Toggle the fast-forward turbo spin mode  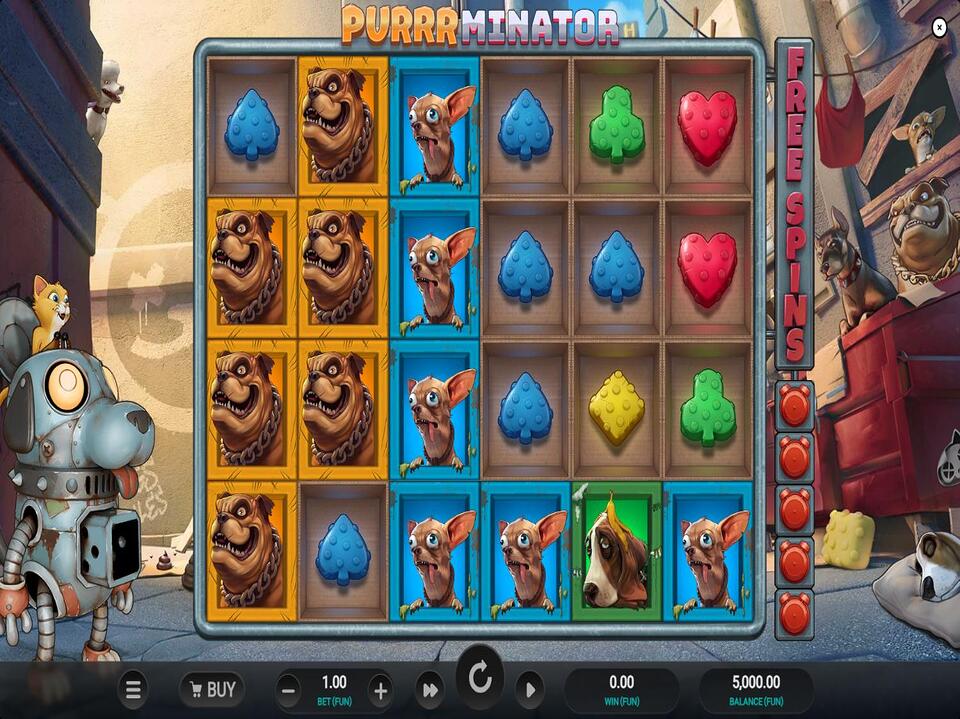(x=430, y=689)
